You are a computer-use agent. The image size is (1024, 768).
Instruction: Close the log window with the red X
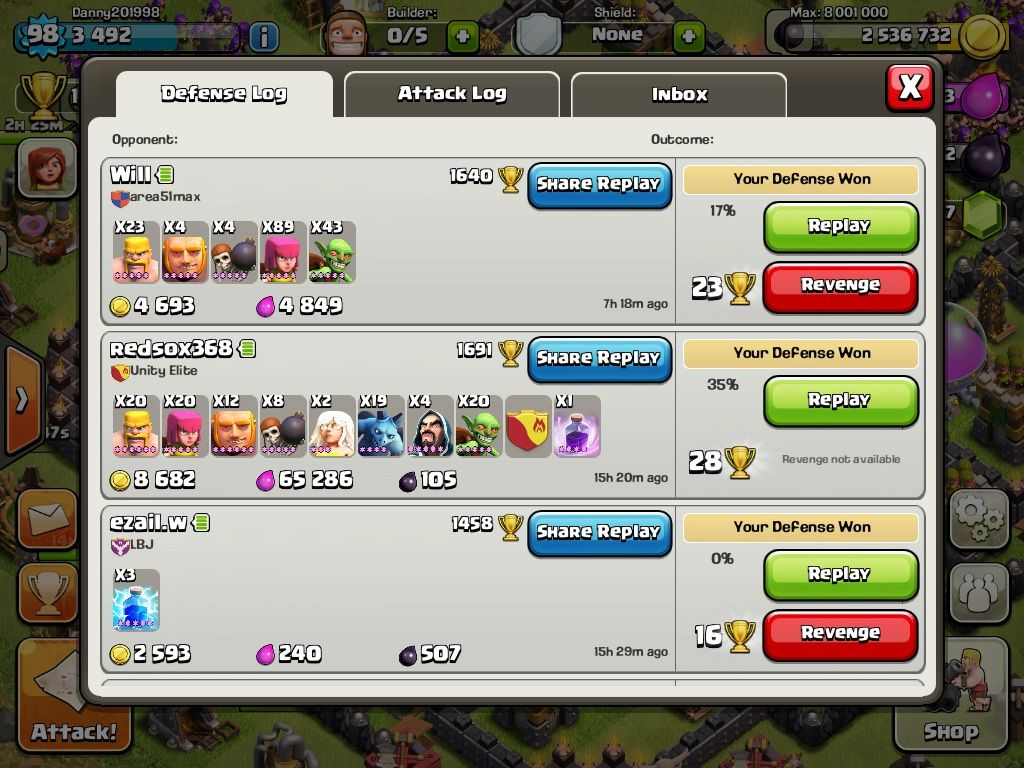click(909, 88)
